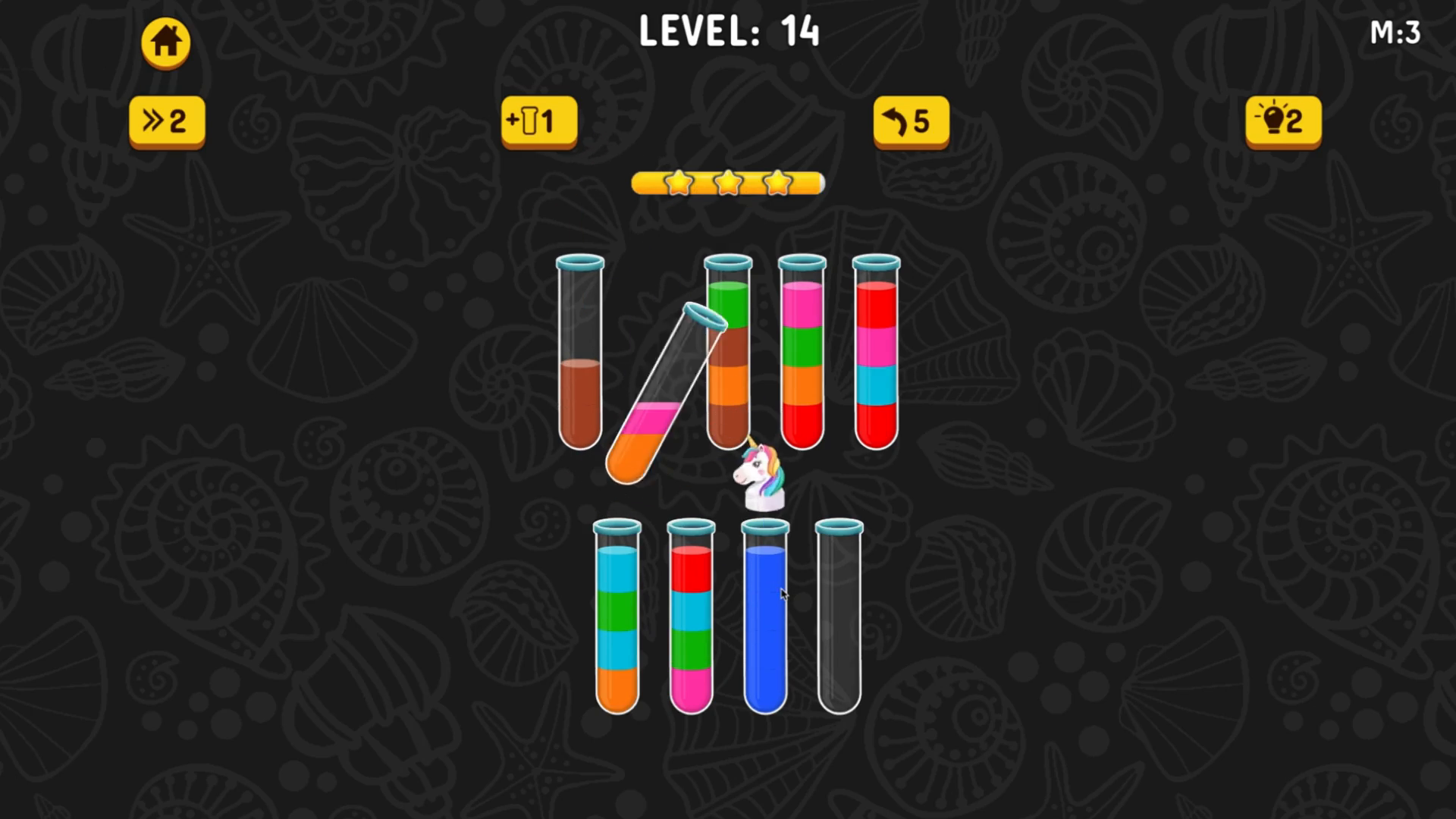Screen dimensions: 1456x819
Task: Undo the last move with the arrow icon
Action: point(910,120)
